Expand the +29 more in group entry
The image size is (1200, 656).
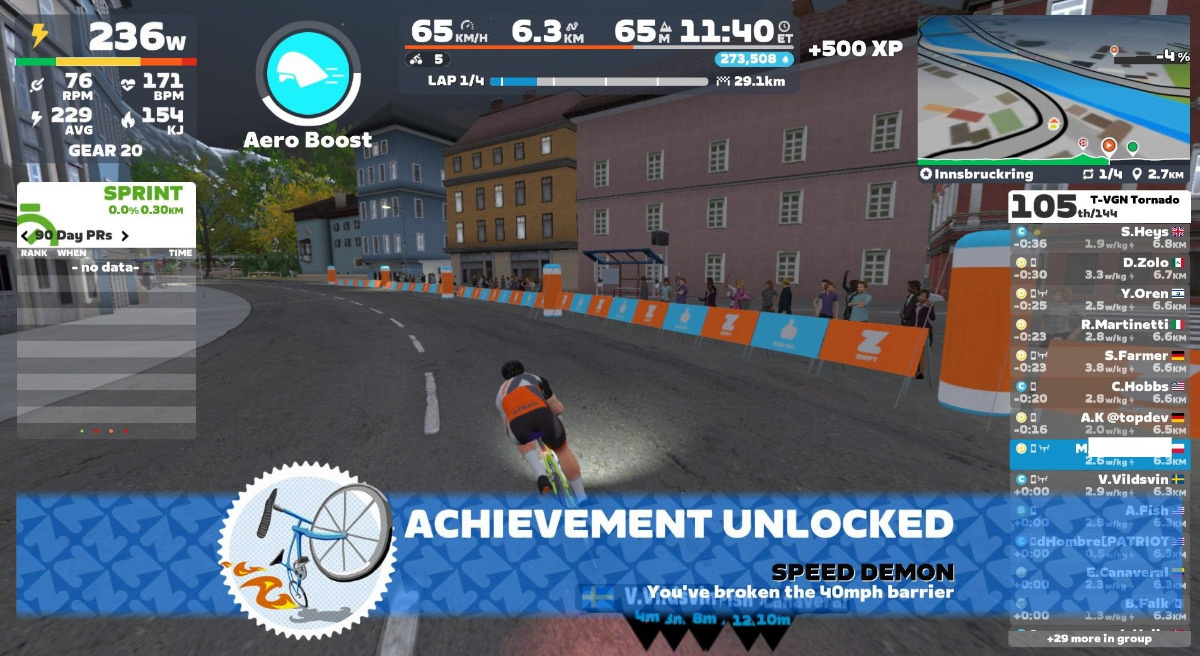pyautogui.click(x=1099, y=638)
